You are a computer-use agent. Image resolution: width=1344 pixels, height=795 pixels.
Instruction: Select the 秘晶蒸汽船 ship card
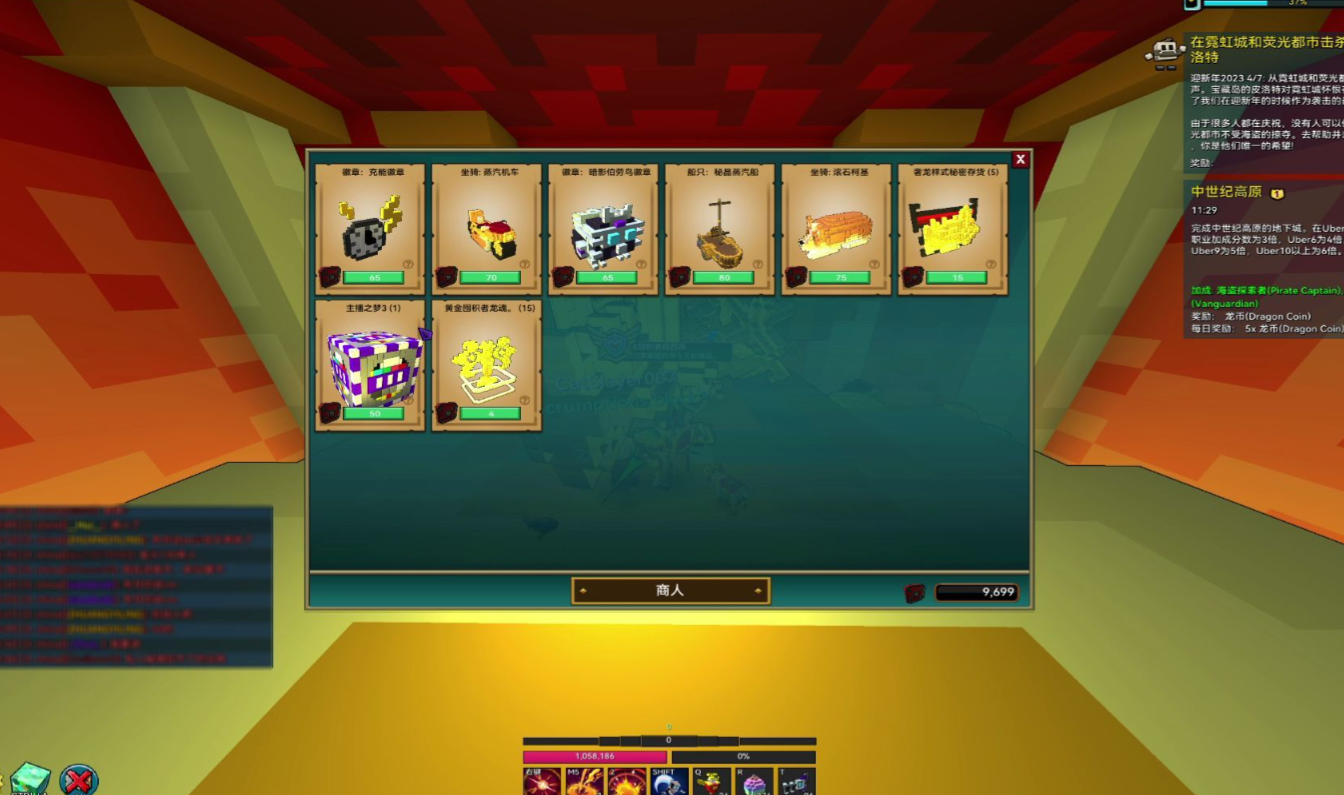(x=720, y=229)
